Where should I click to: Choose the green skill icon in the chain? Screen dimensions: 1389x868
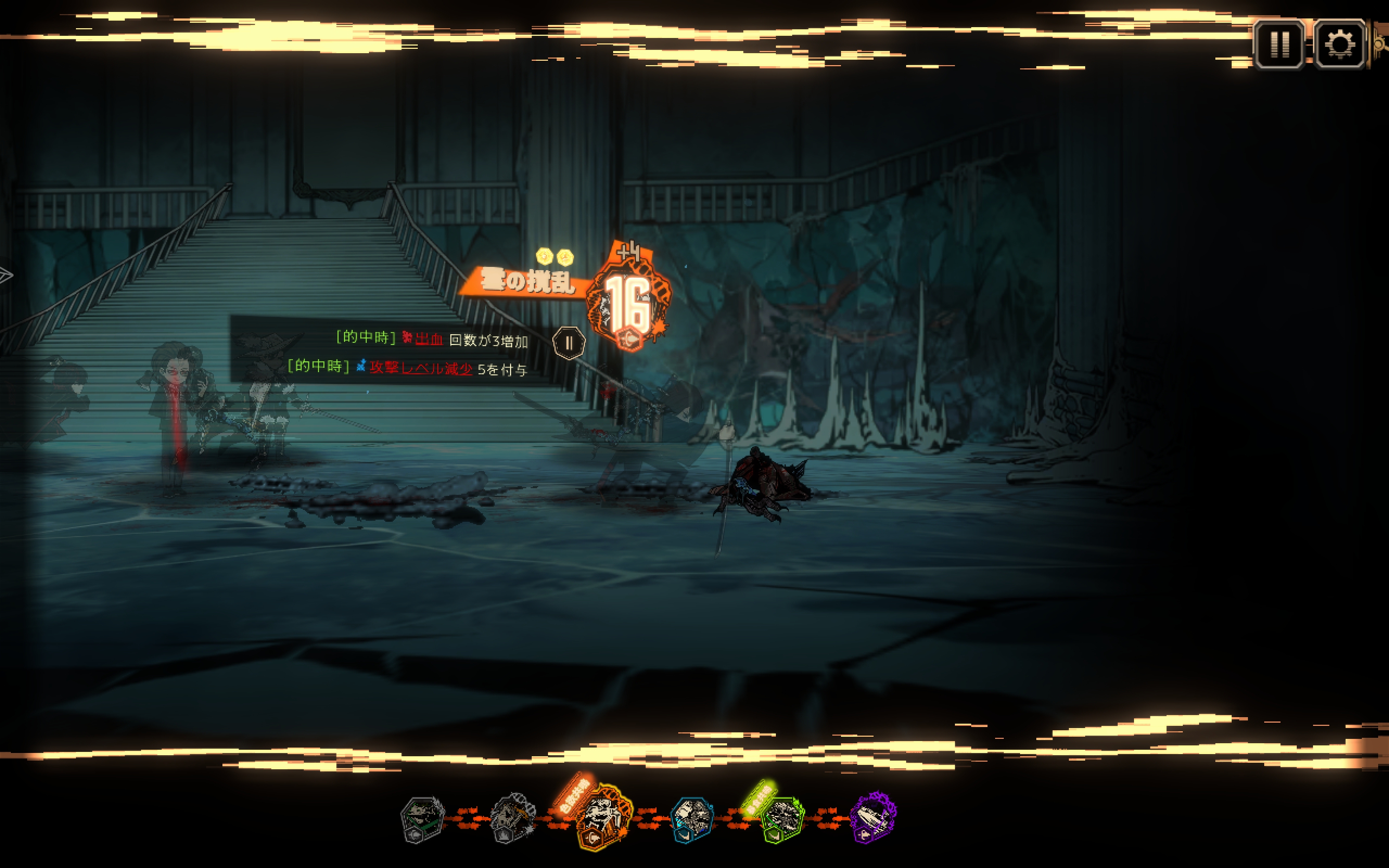782,818
